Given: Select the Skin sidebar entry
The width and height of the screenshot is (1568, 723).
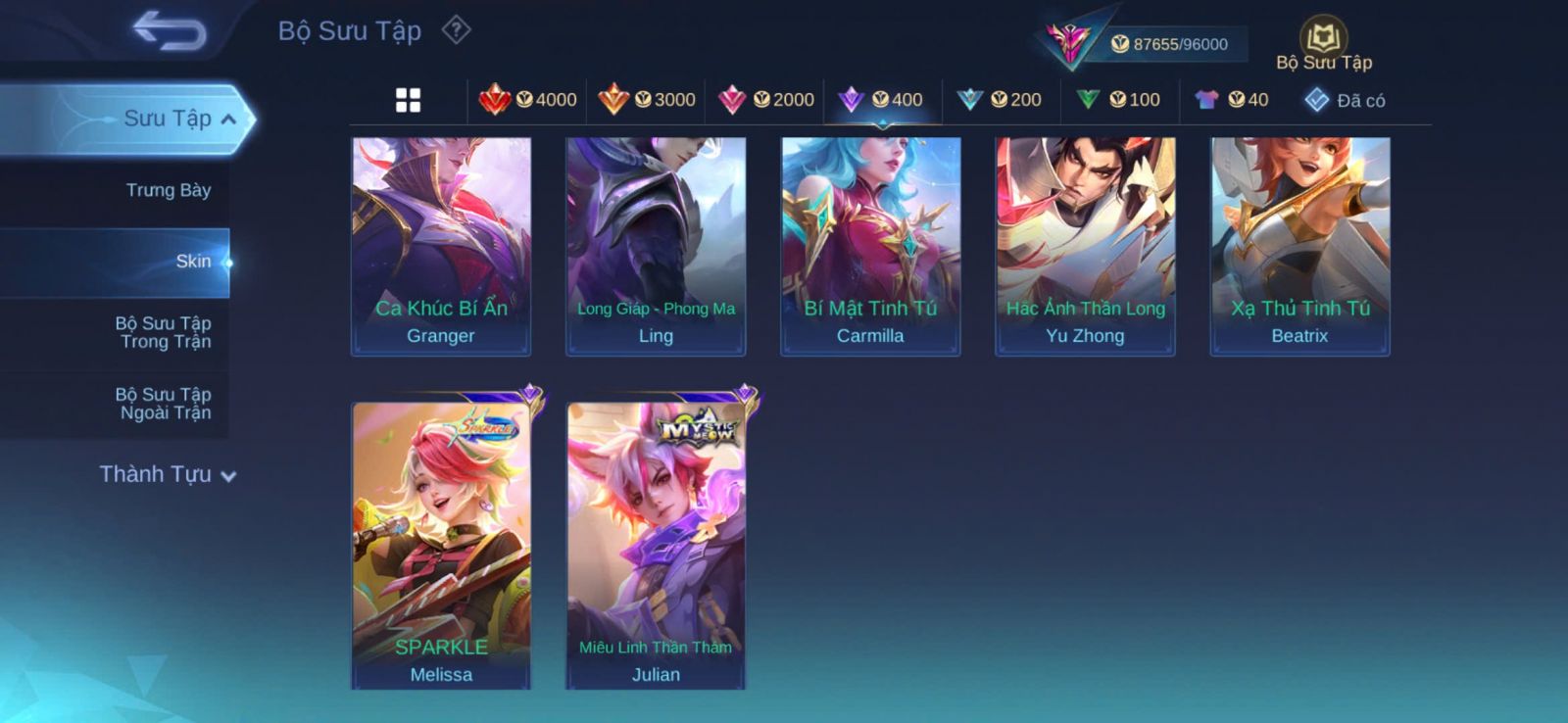Looking at the screenshot, I should click(192, 262).
